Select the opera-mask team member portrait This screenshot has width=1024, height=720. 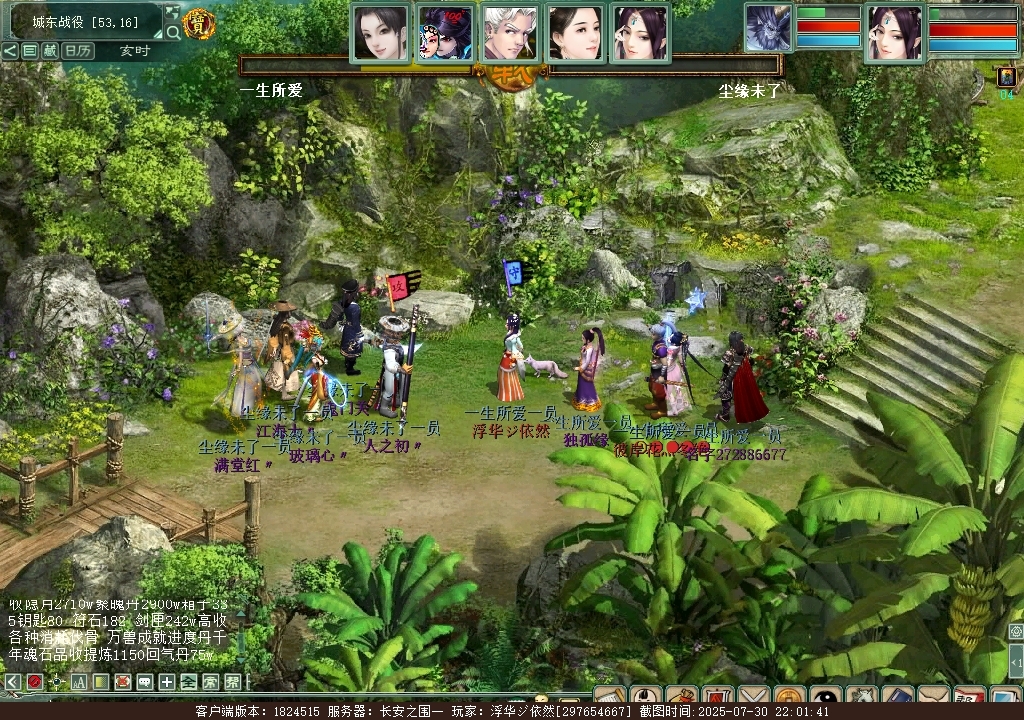pos(445,33)
